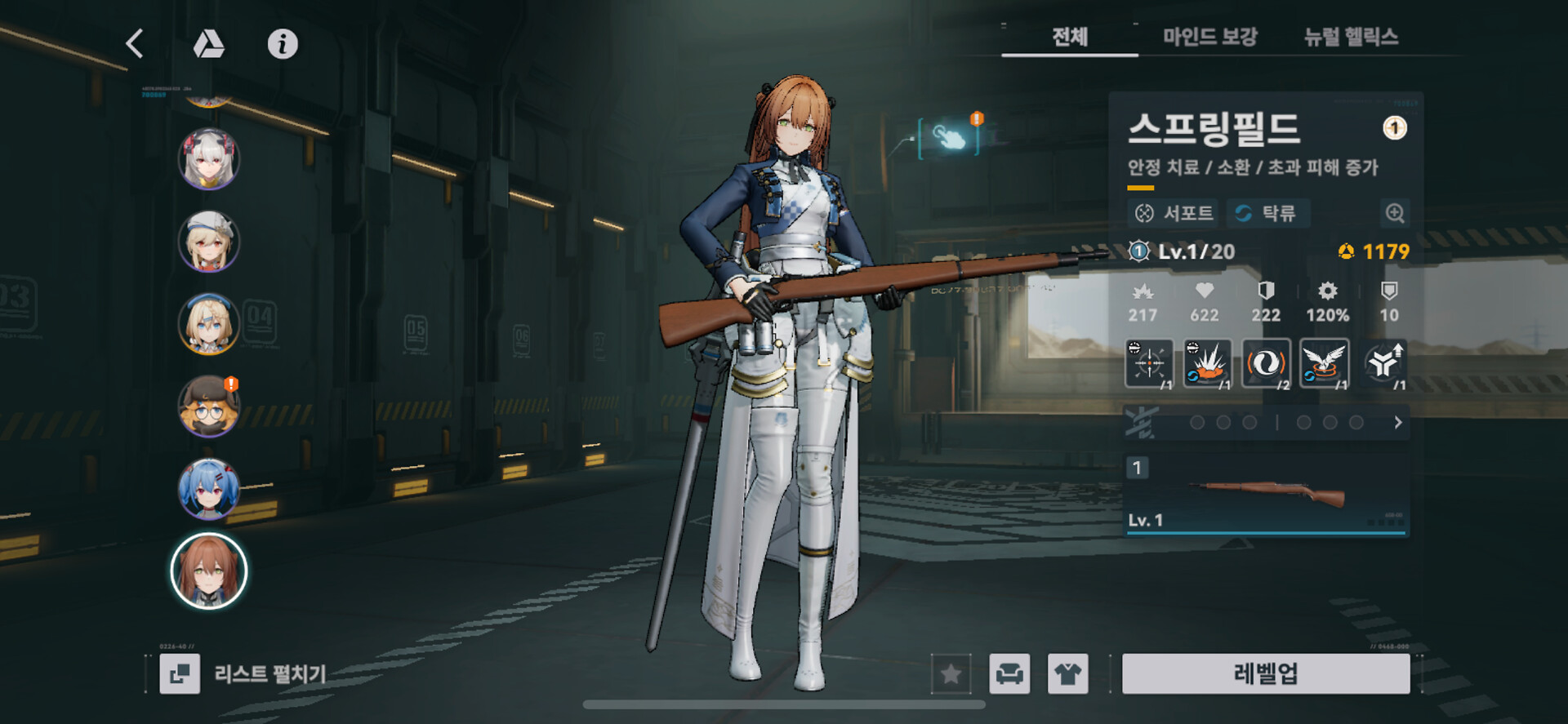Viewport: 1568px width, 724px height.
Task: Expand the doll list with 리스트 펼치기
Action: [245, 673]
